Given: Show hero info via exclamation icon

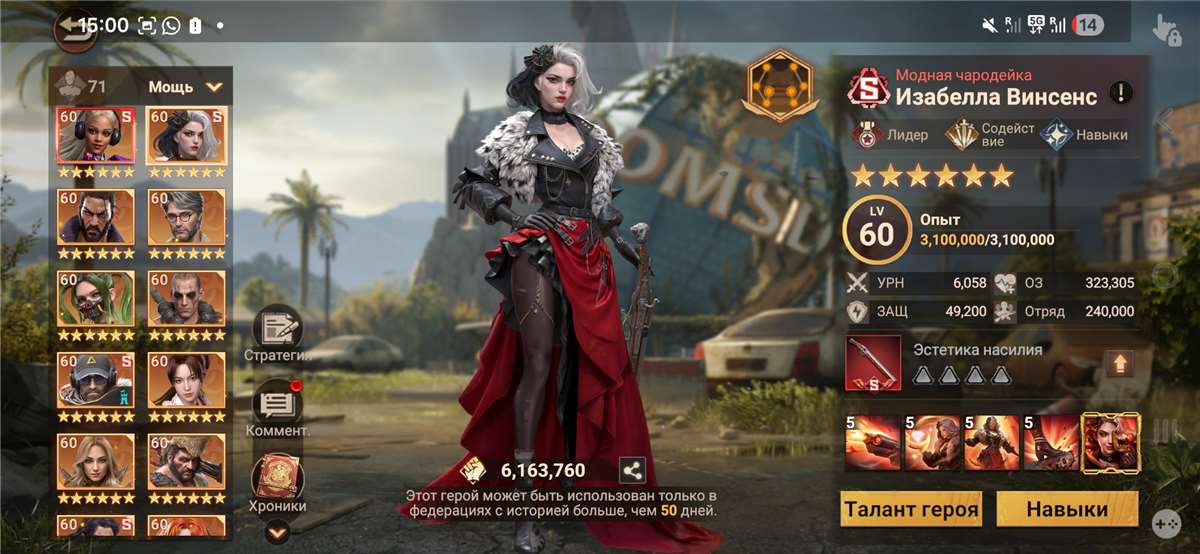Looking at the screenshot, I should click(1122, 93).
